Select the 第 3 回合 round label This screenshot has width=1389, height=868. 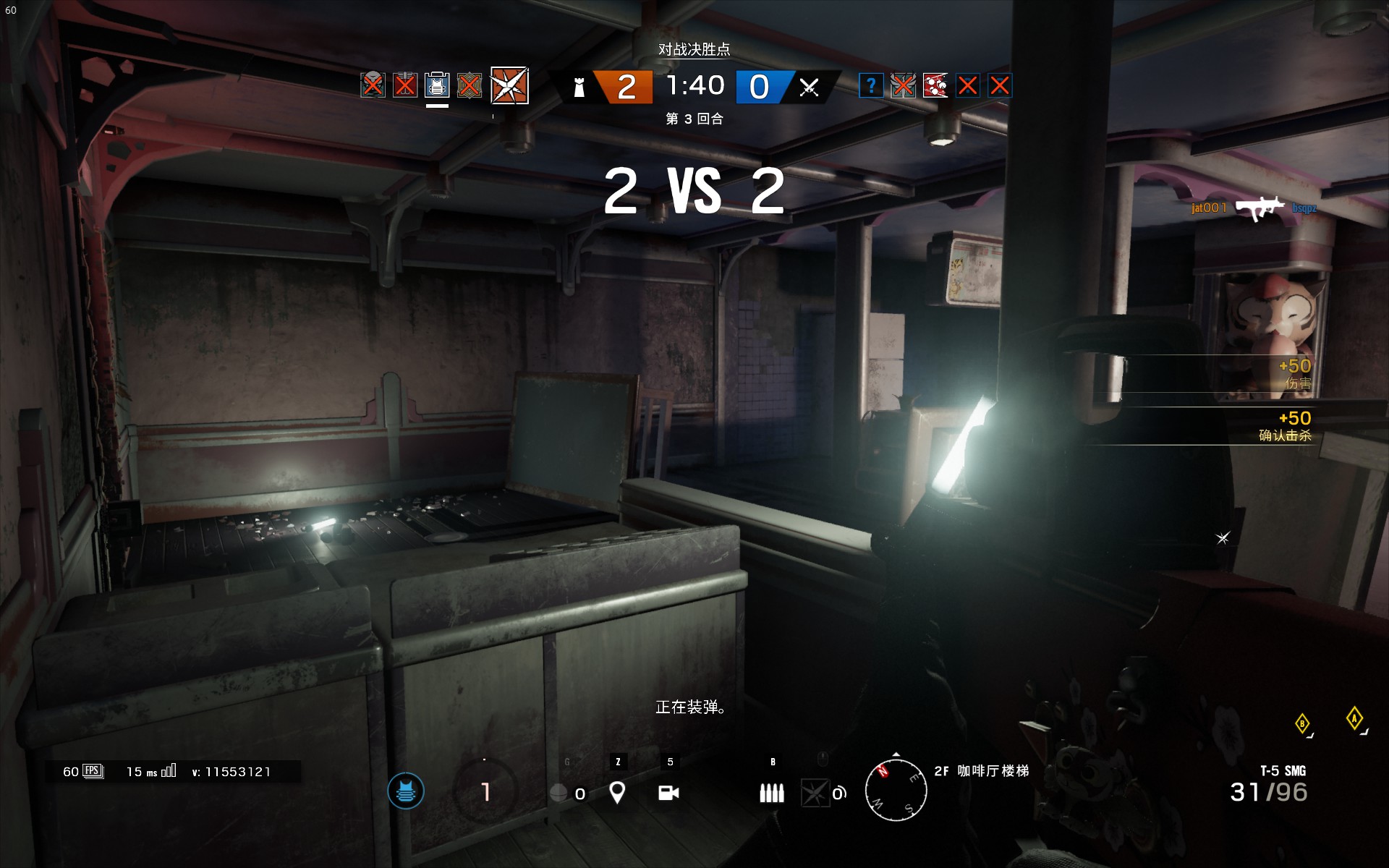[695, 119]
